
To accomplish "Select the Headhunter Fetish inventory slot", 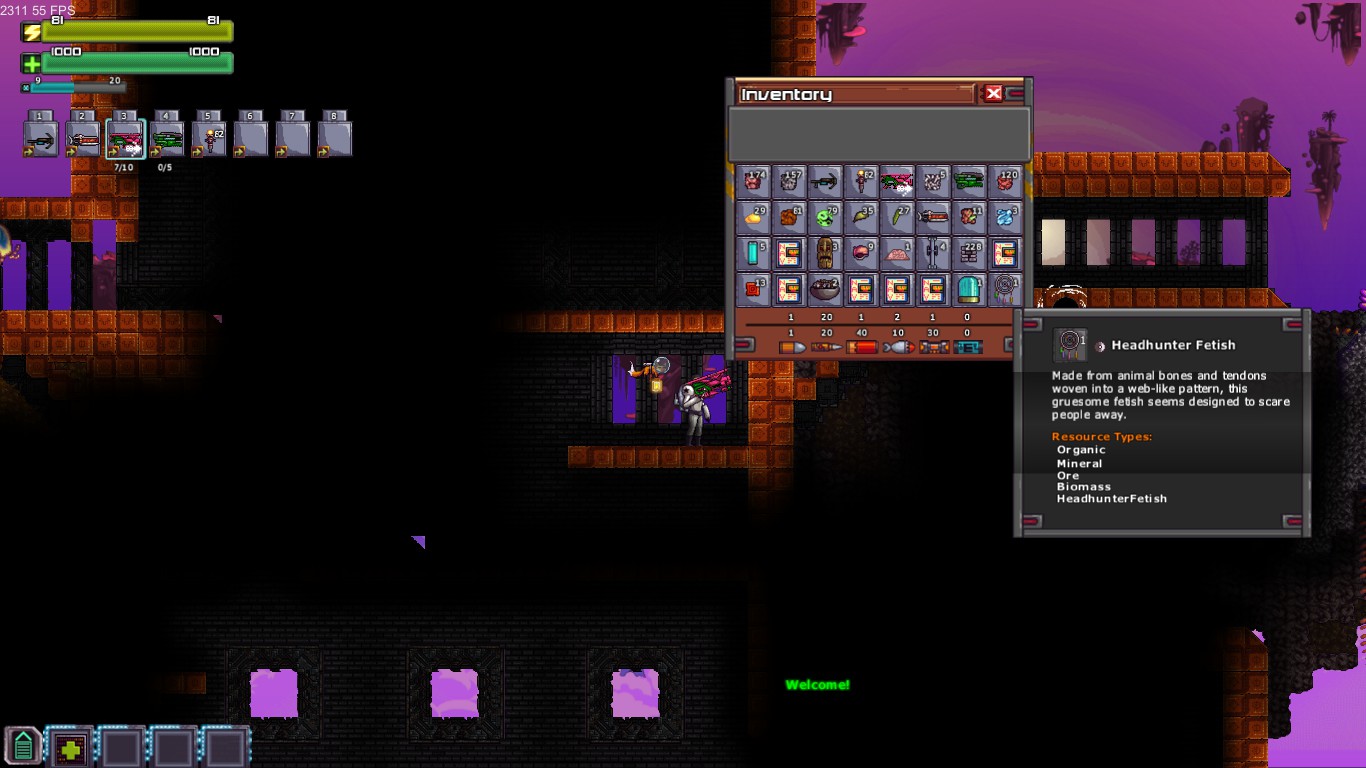I will click(1005, 290).
